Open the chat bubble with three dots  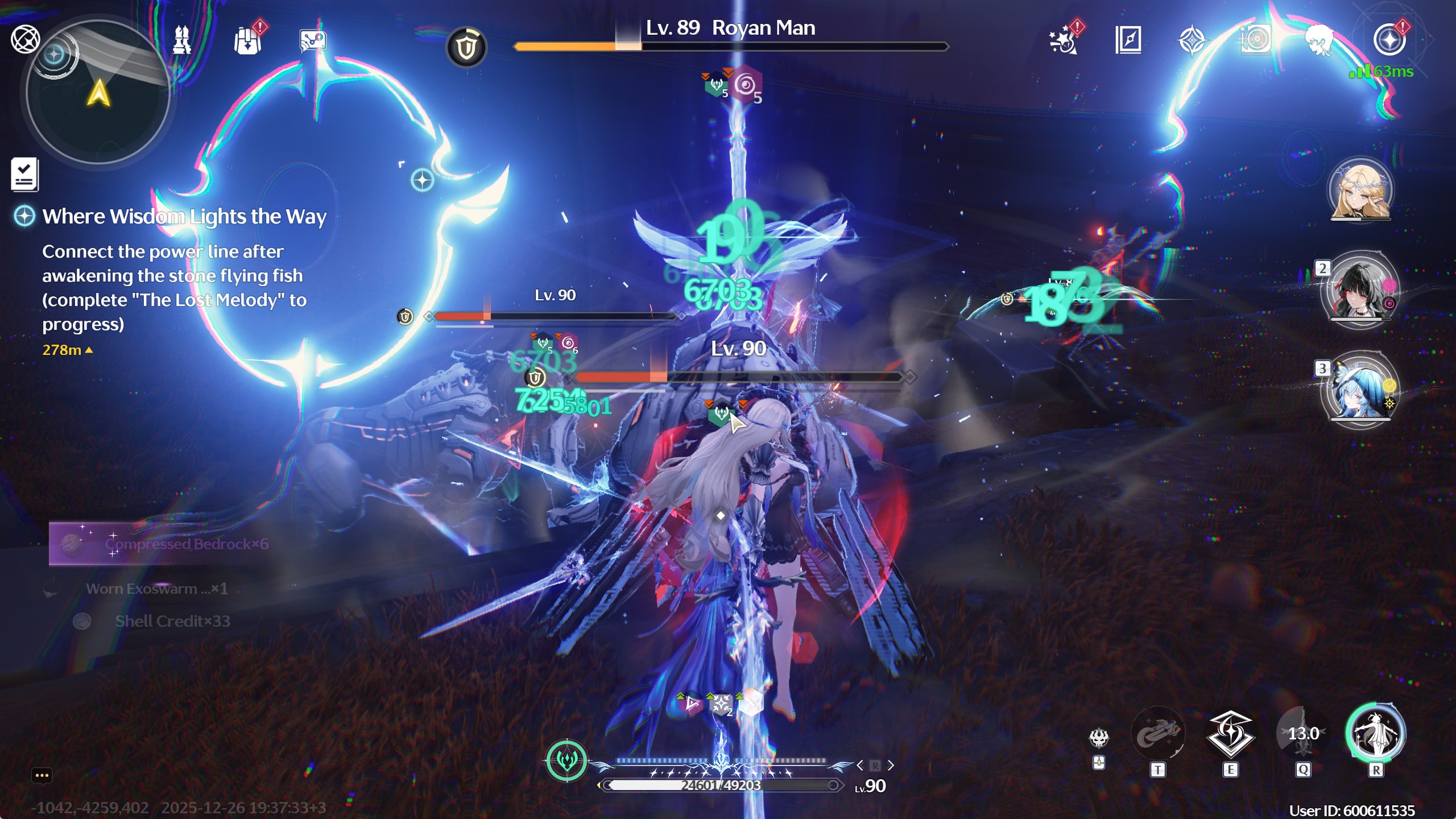tap(42, 775)
